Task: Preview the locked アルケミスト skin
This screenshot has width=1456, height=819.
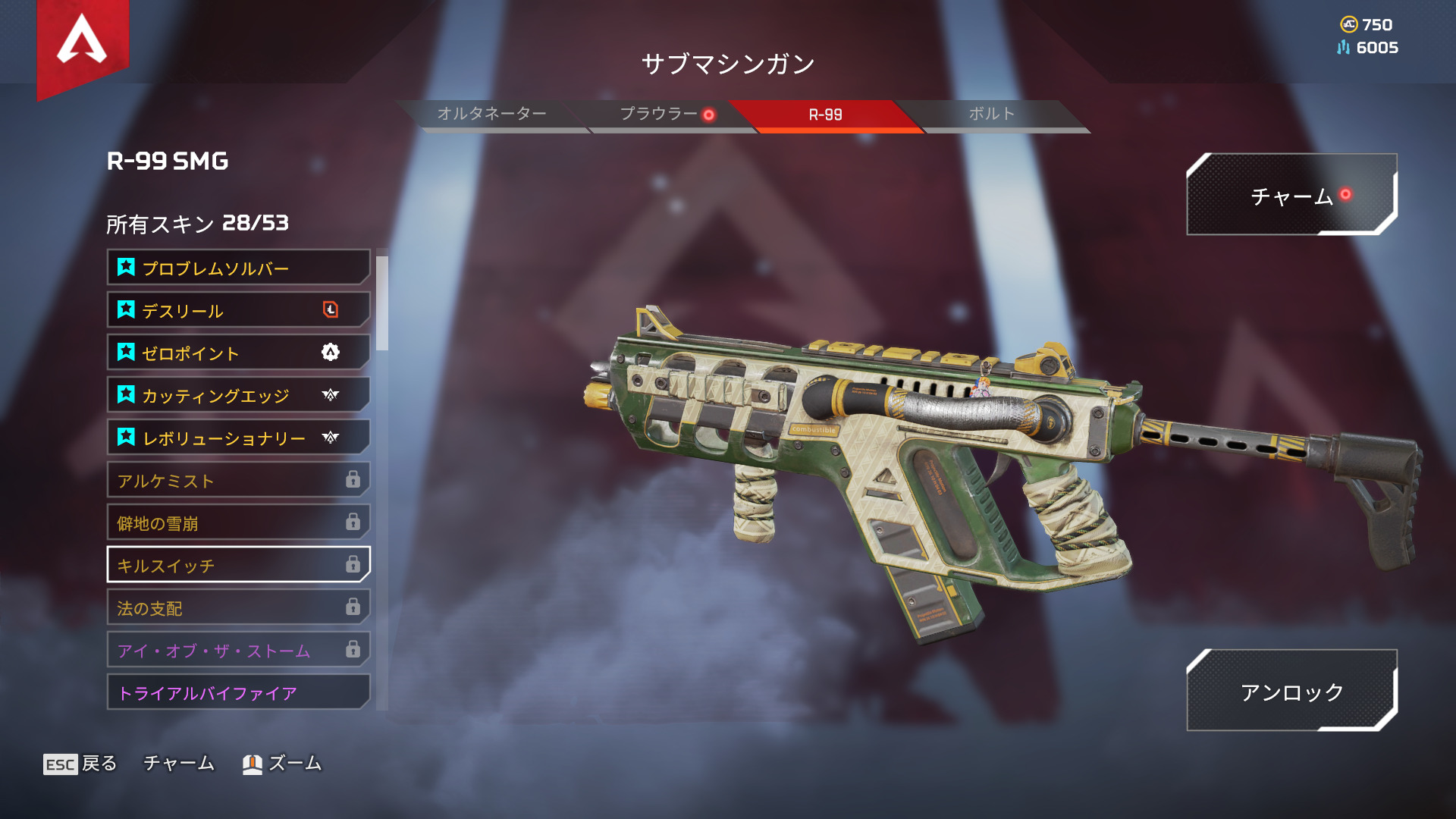Action: (x=238, y=480)
